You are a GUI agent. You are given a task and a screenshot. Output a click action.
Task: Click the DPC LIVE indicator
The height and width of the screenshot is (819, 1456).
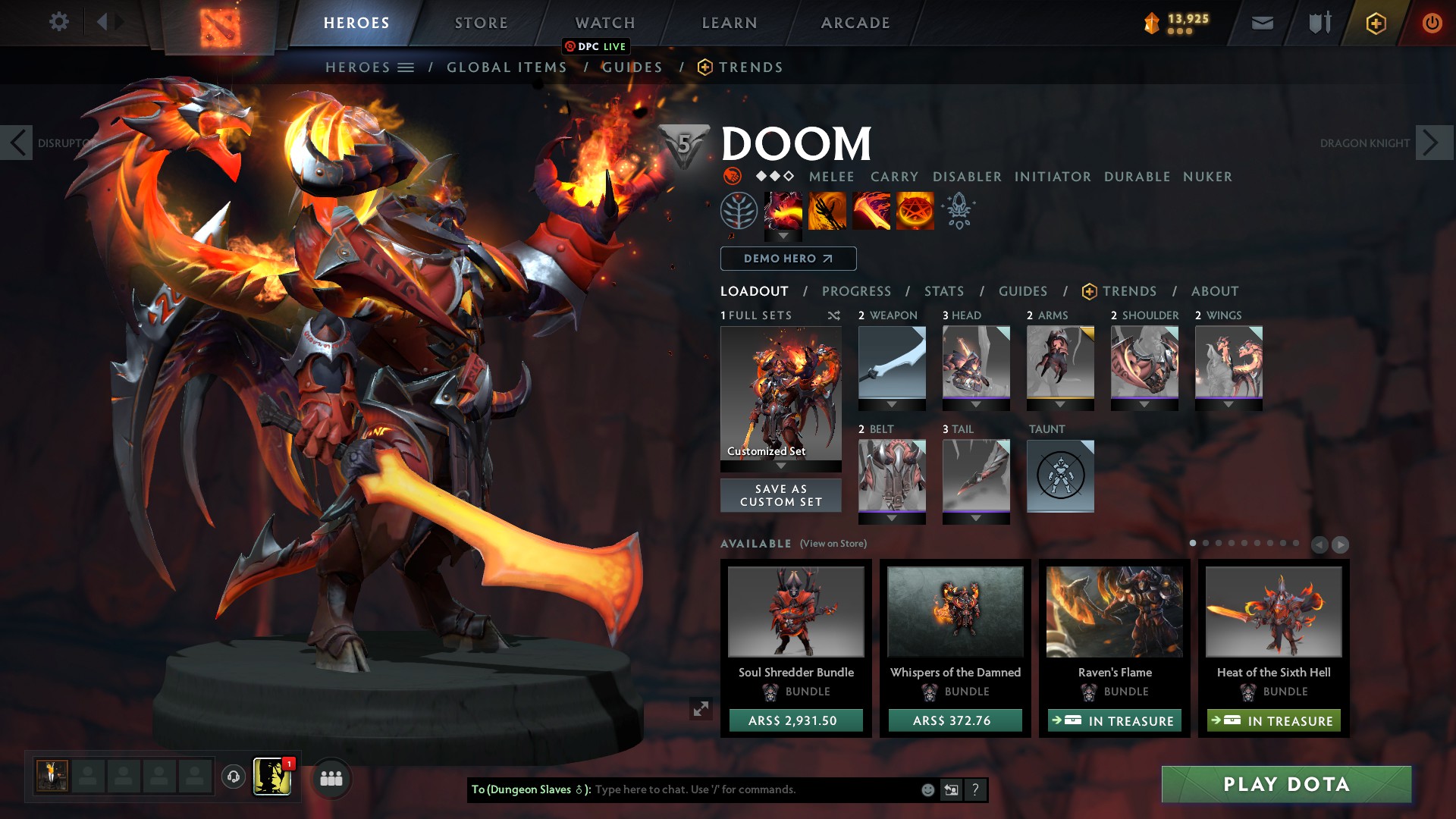596,46
